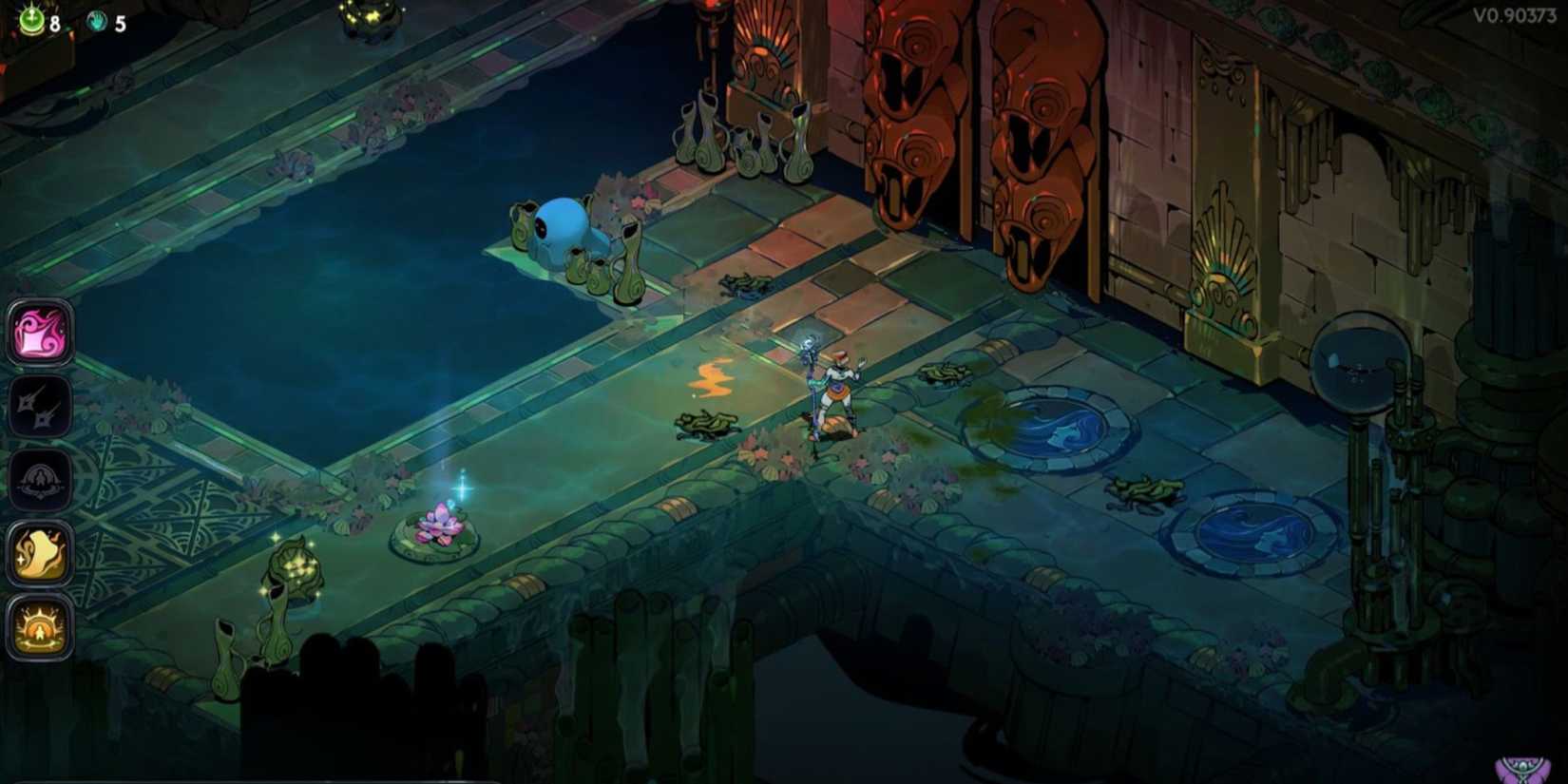Expand the hand currency counter showing 5

click(x=109, y=16)
